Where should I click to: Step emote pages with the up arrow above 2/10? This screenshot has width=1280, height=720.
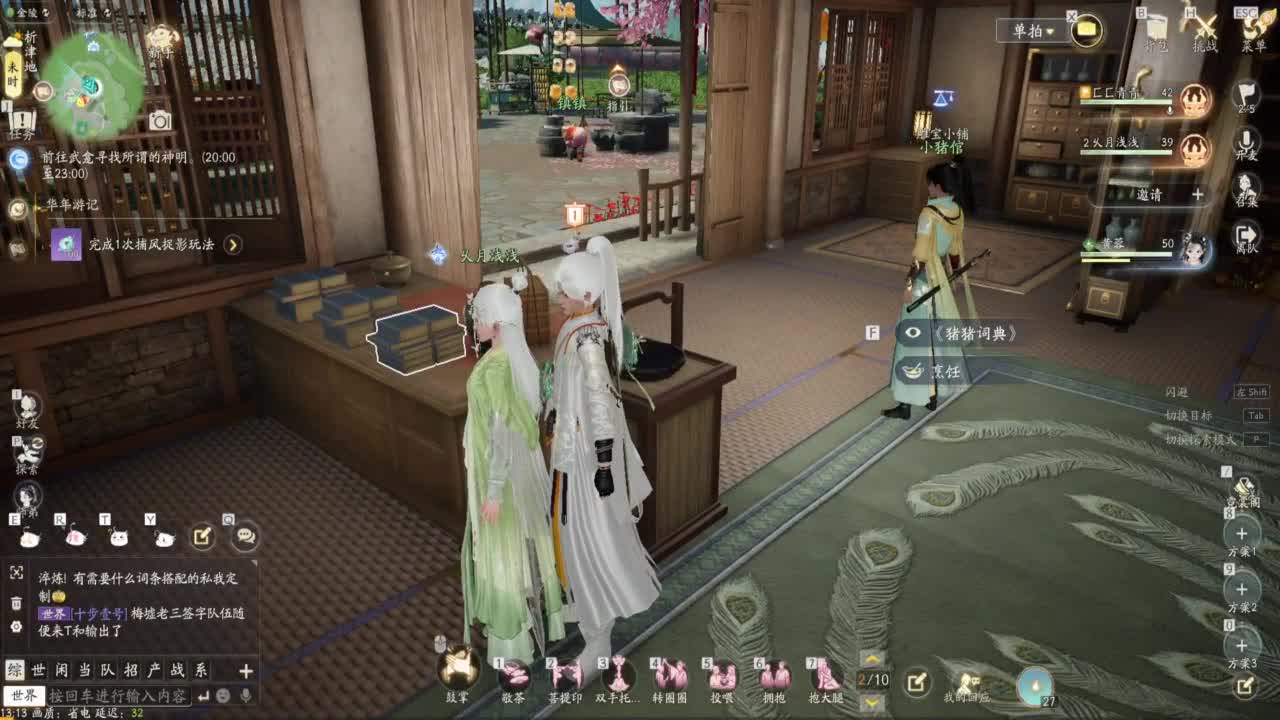[x=870, y=658]
